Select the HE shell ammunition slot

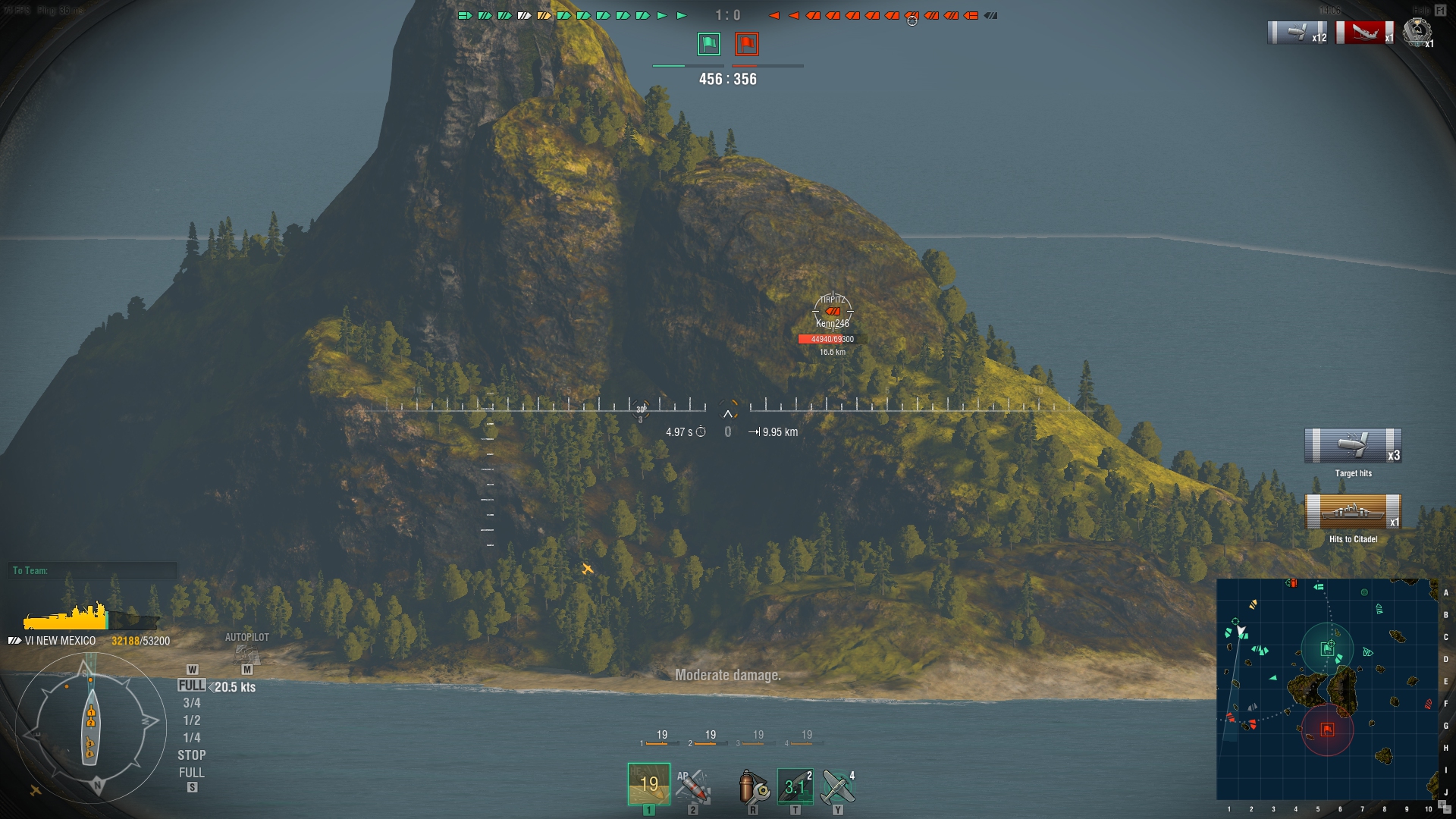point(648,783)
